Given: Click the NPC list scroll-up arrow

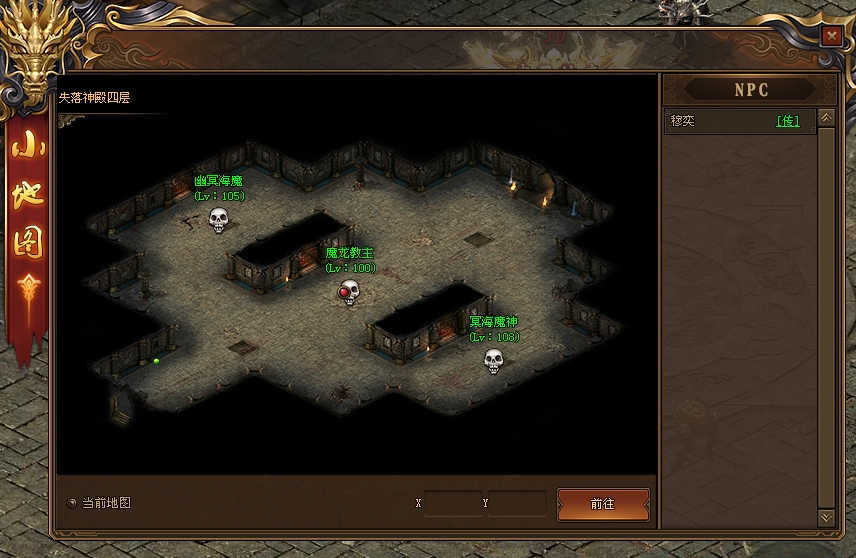Looking at the screenshot, I should 826,118.
